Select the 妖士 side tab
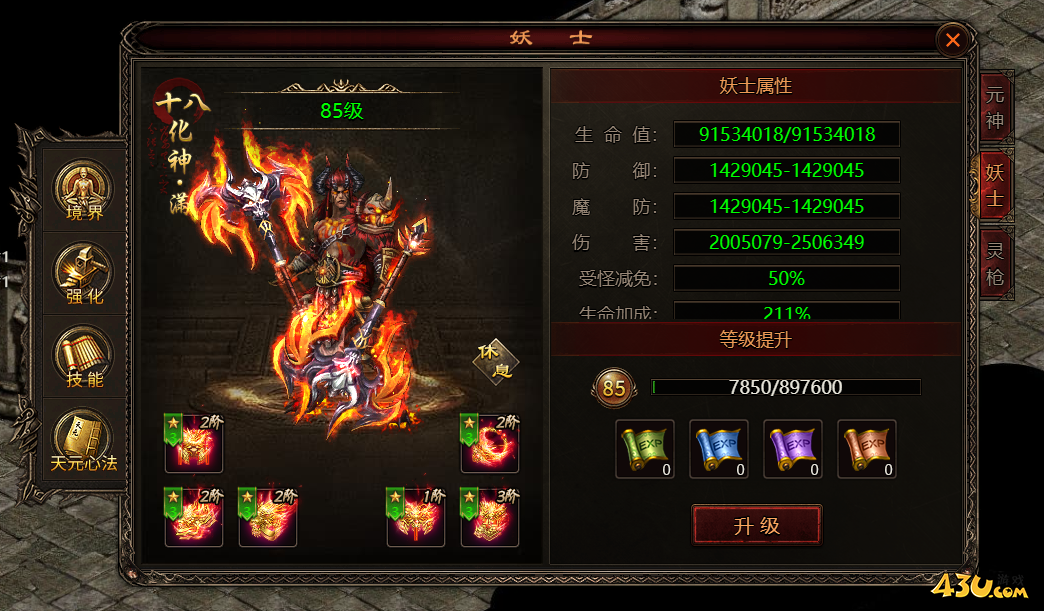The width and height of the screenshot is (1044, 611). (994, 186)
